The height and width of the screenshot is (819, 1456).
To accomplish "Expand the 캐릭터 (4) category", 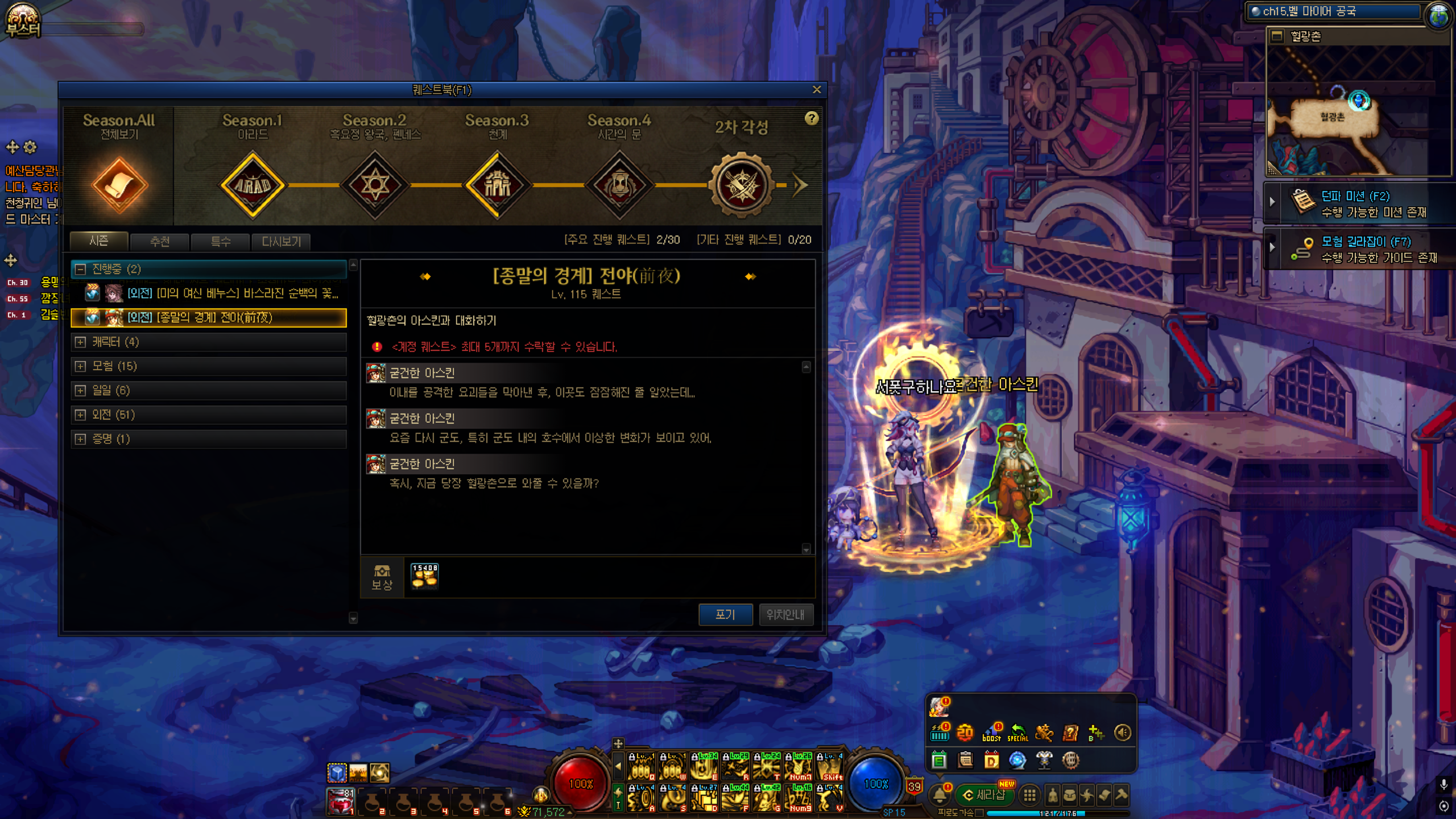I will click(81, 342).
